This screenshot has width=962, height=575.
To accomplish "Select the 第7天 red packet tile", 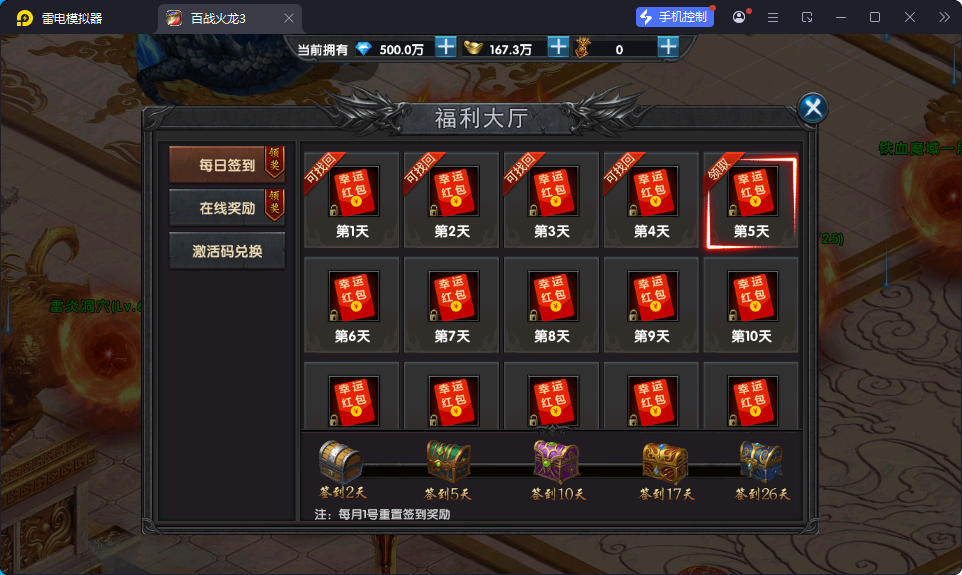I will [452, 305].
